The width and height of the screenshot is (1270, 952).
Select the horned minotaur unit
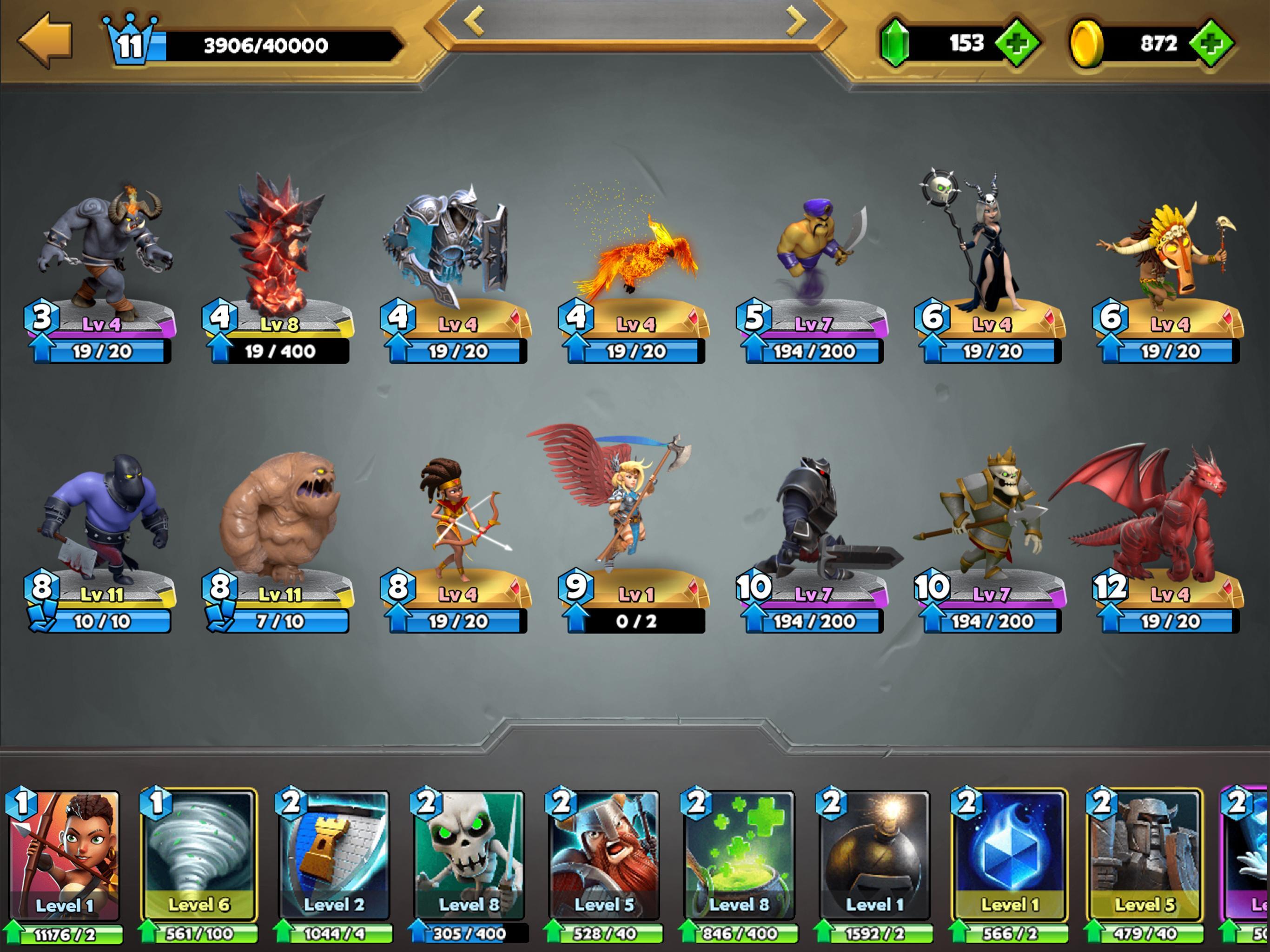point(103,252)
